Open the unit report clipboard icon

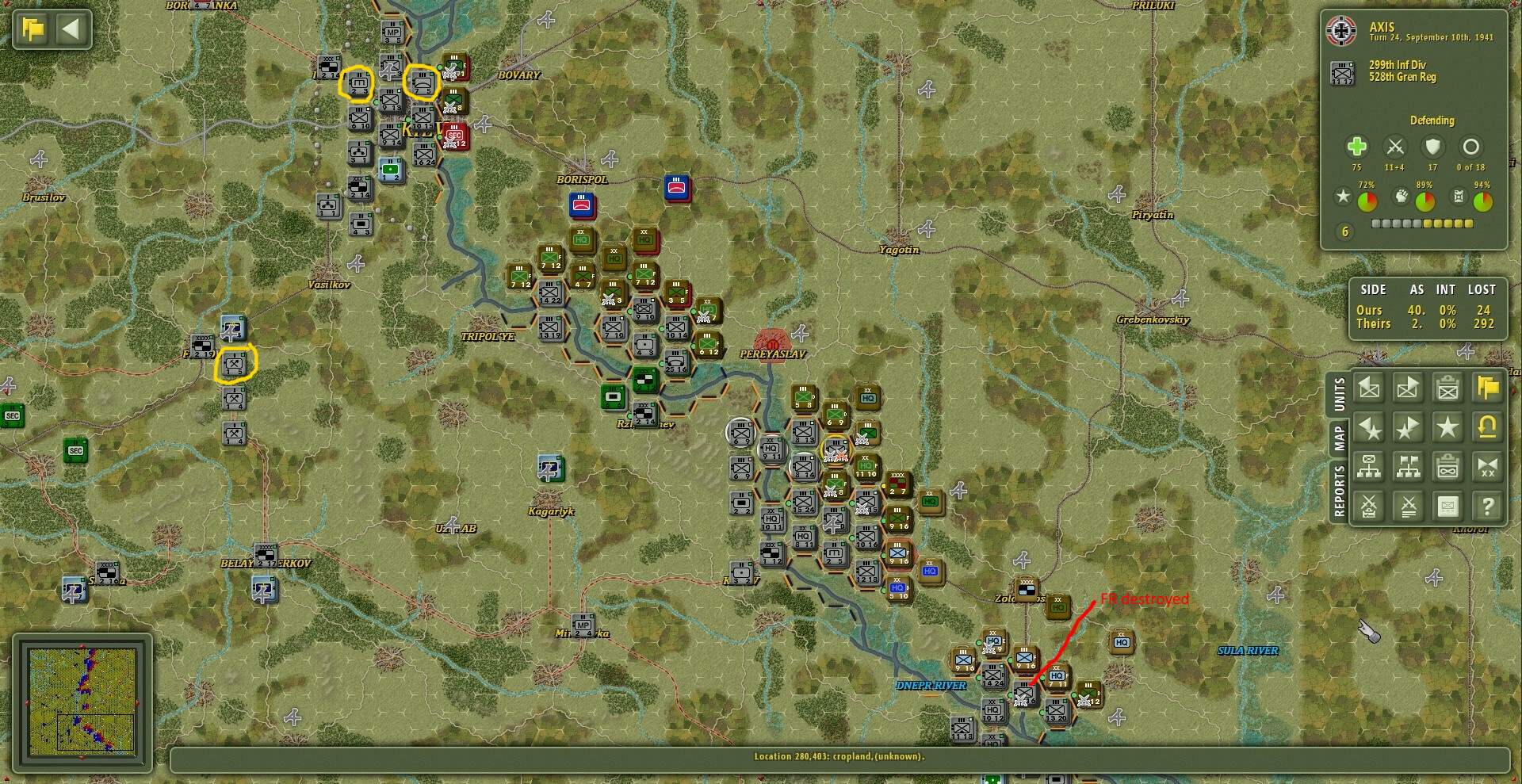coord(1448,388)
